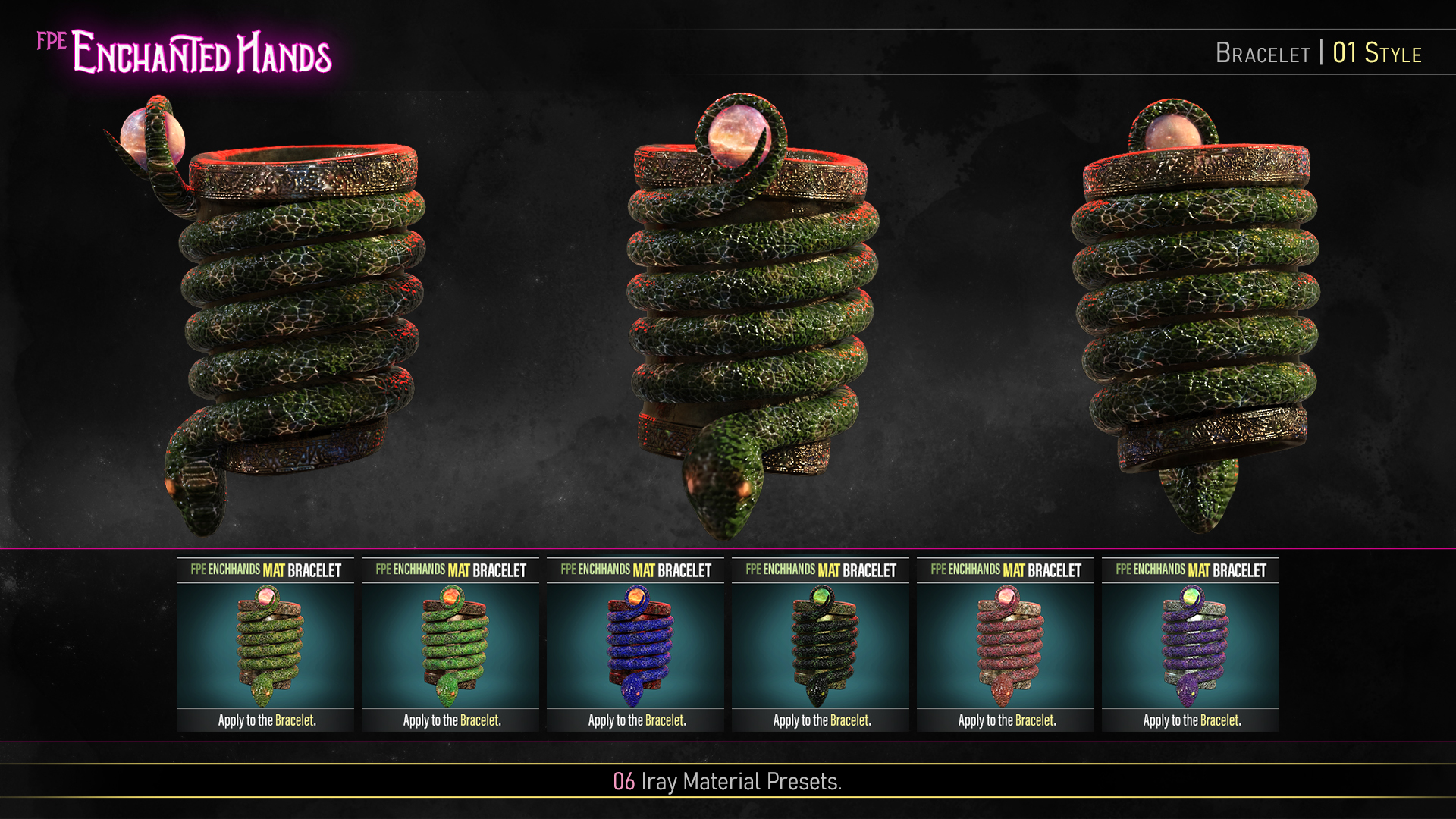Apply the blue snake bracelet material preset

[635, 645]
